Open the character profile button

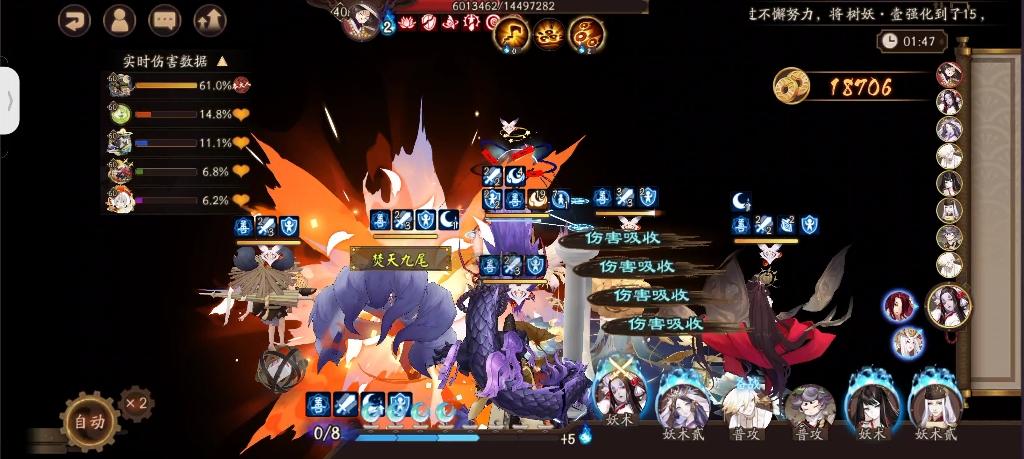119,20
